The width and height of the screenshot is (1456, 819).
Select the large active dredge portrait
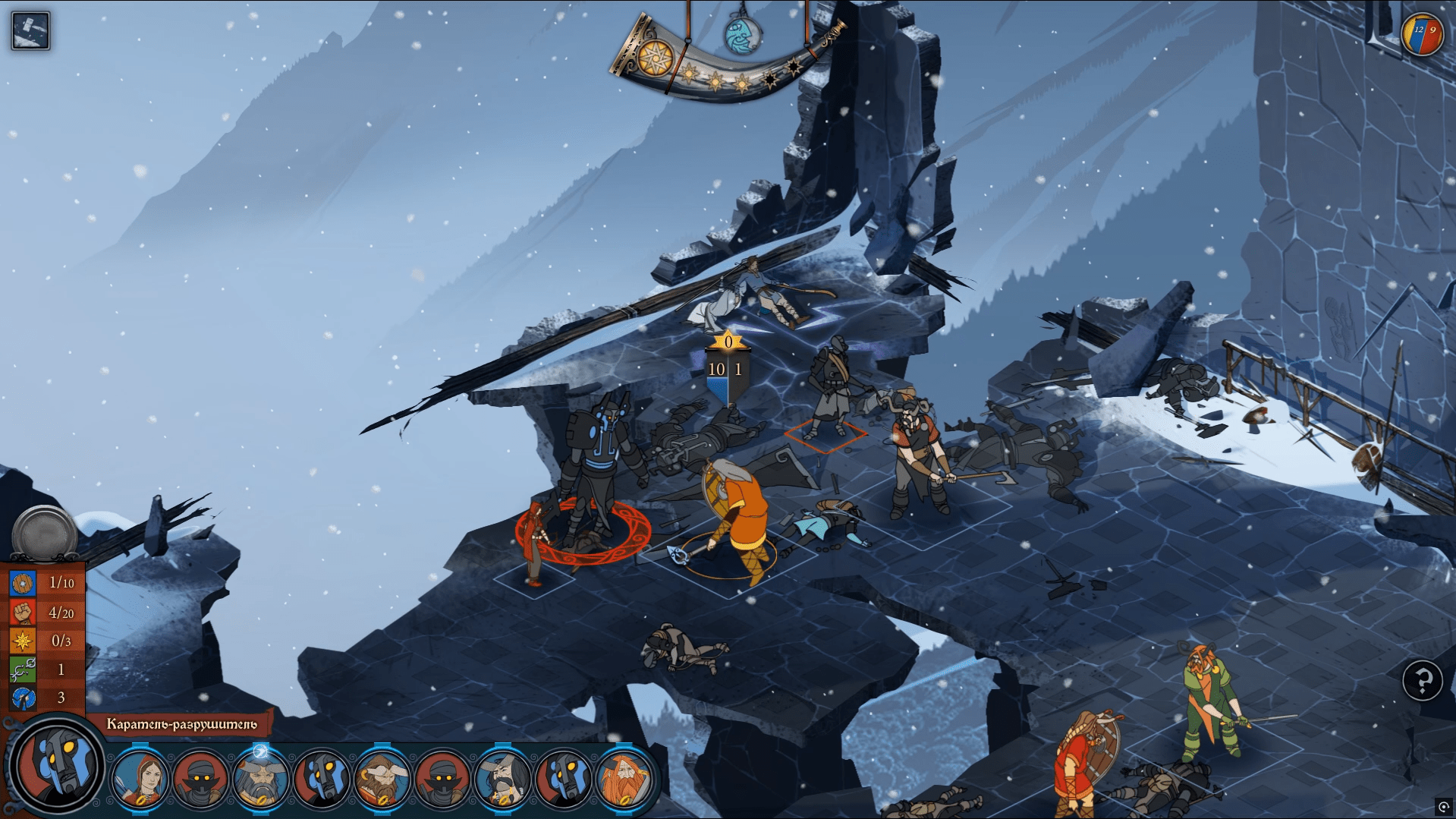click(x=58, y=764)
